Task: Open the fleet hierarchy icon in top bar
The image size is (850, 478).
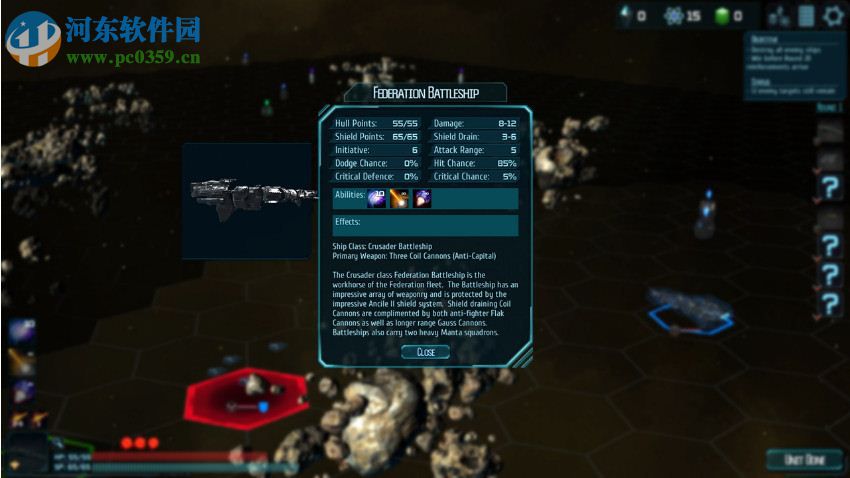Action: click(x=780, y=15)
